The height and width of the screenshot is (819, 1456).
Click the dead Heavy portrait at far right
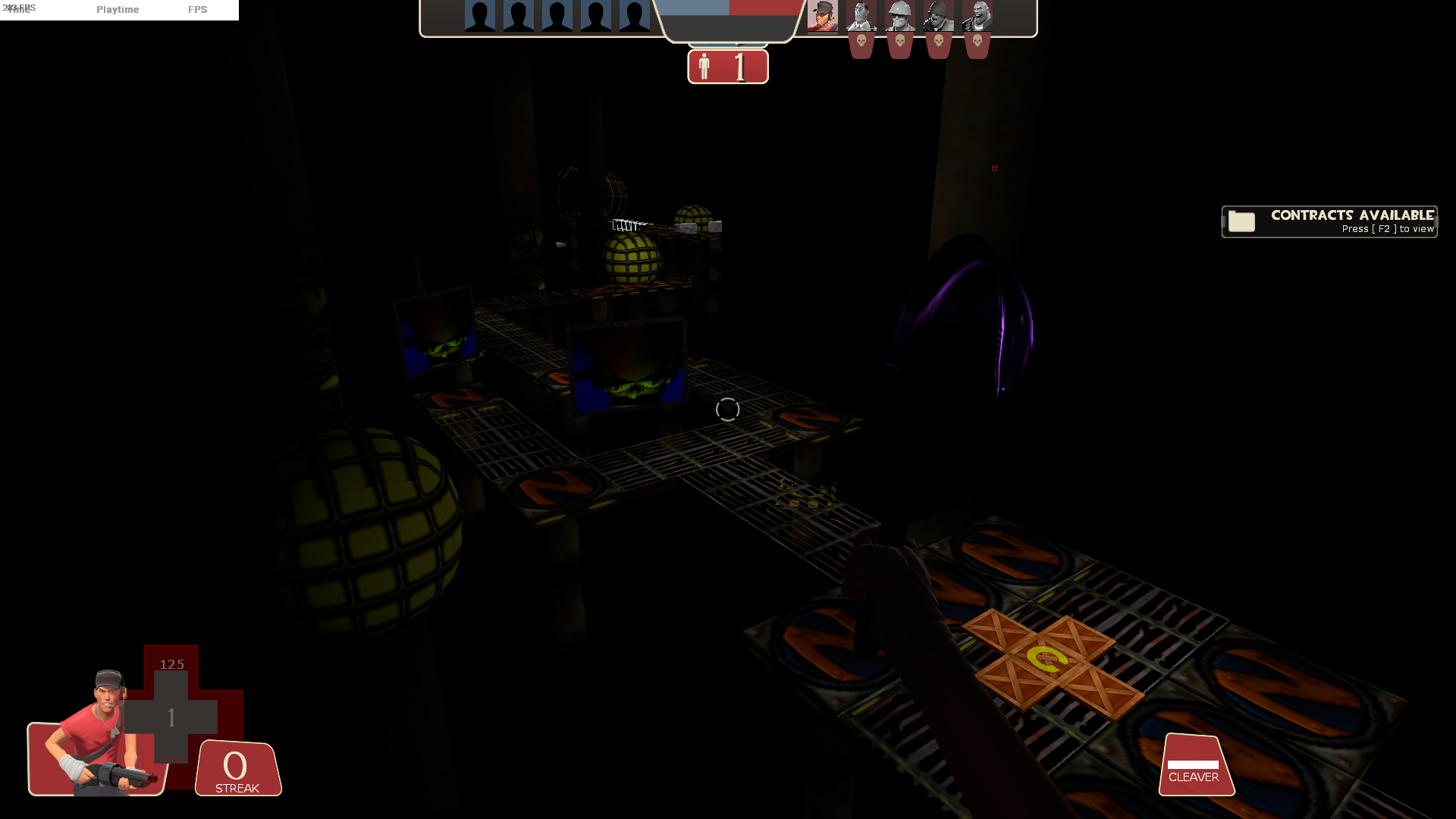pyautogui.click(x=976, y=17)
